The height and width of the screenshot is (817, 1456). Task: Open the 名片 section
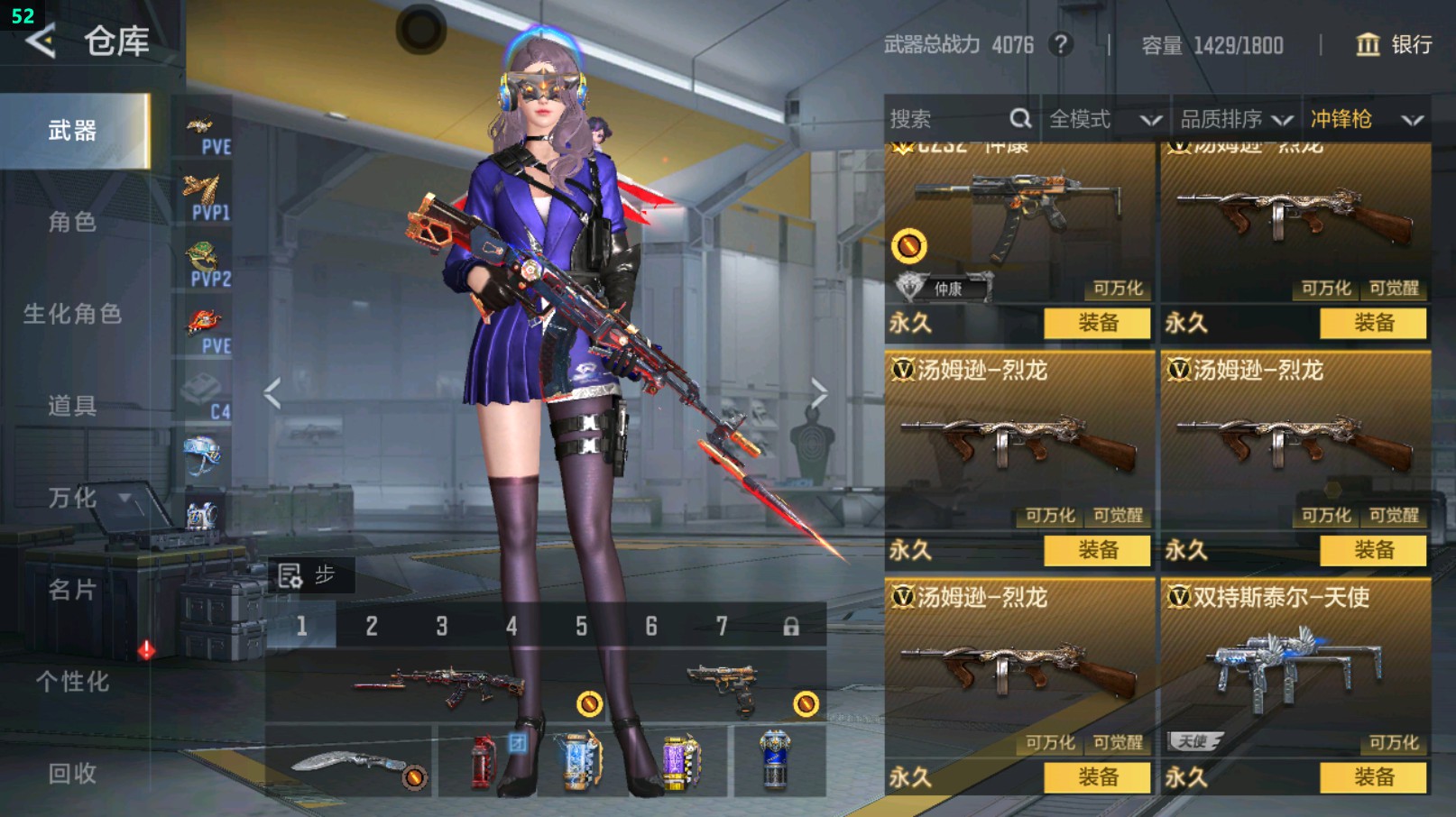72,590
